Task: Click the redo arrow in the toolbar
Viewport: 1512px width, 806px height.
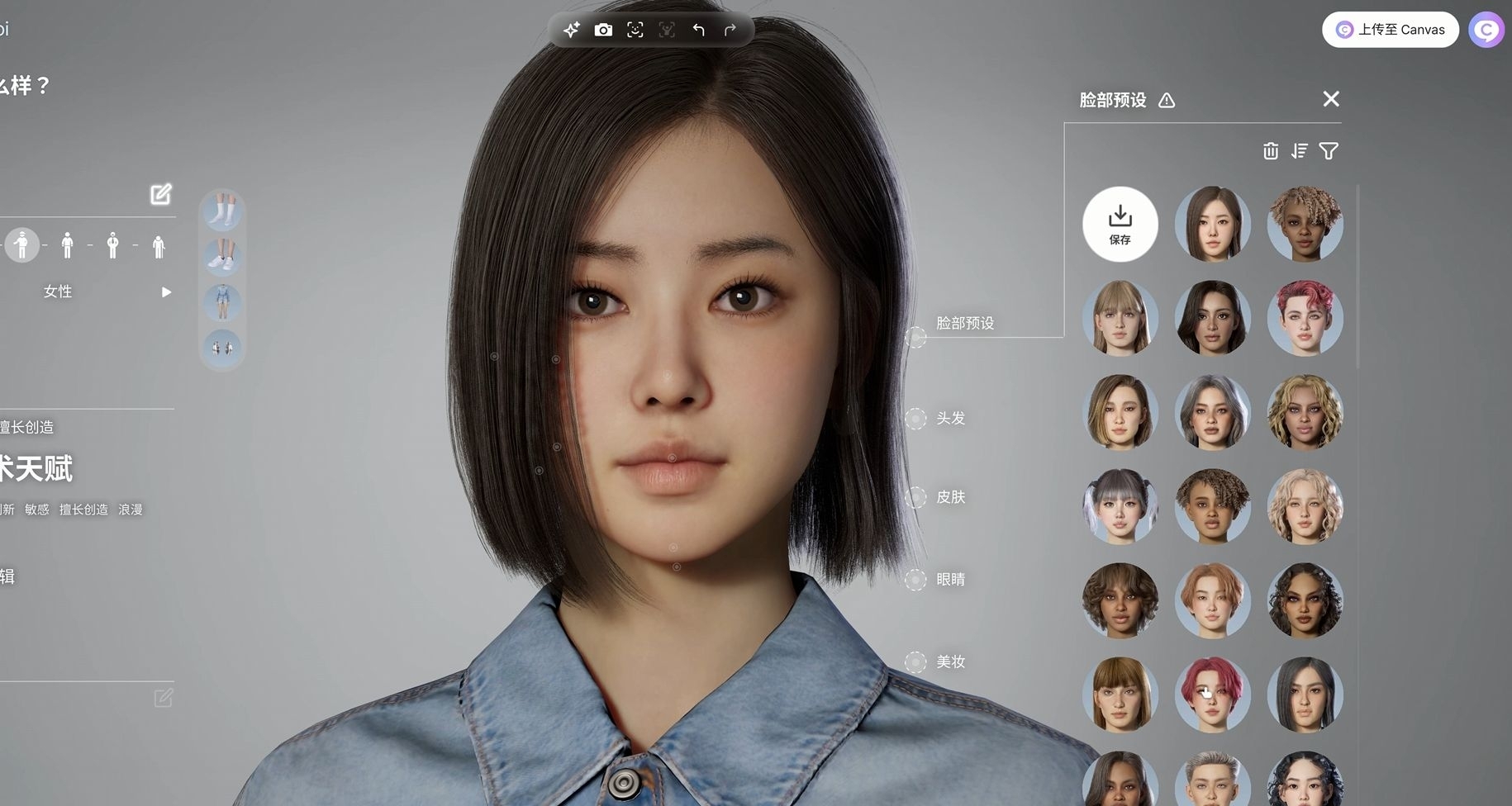Action: [730, 29]
